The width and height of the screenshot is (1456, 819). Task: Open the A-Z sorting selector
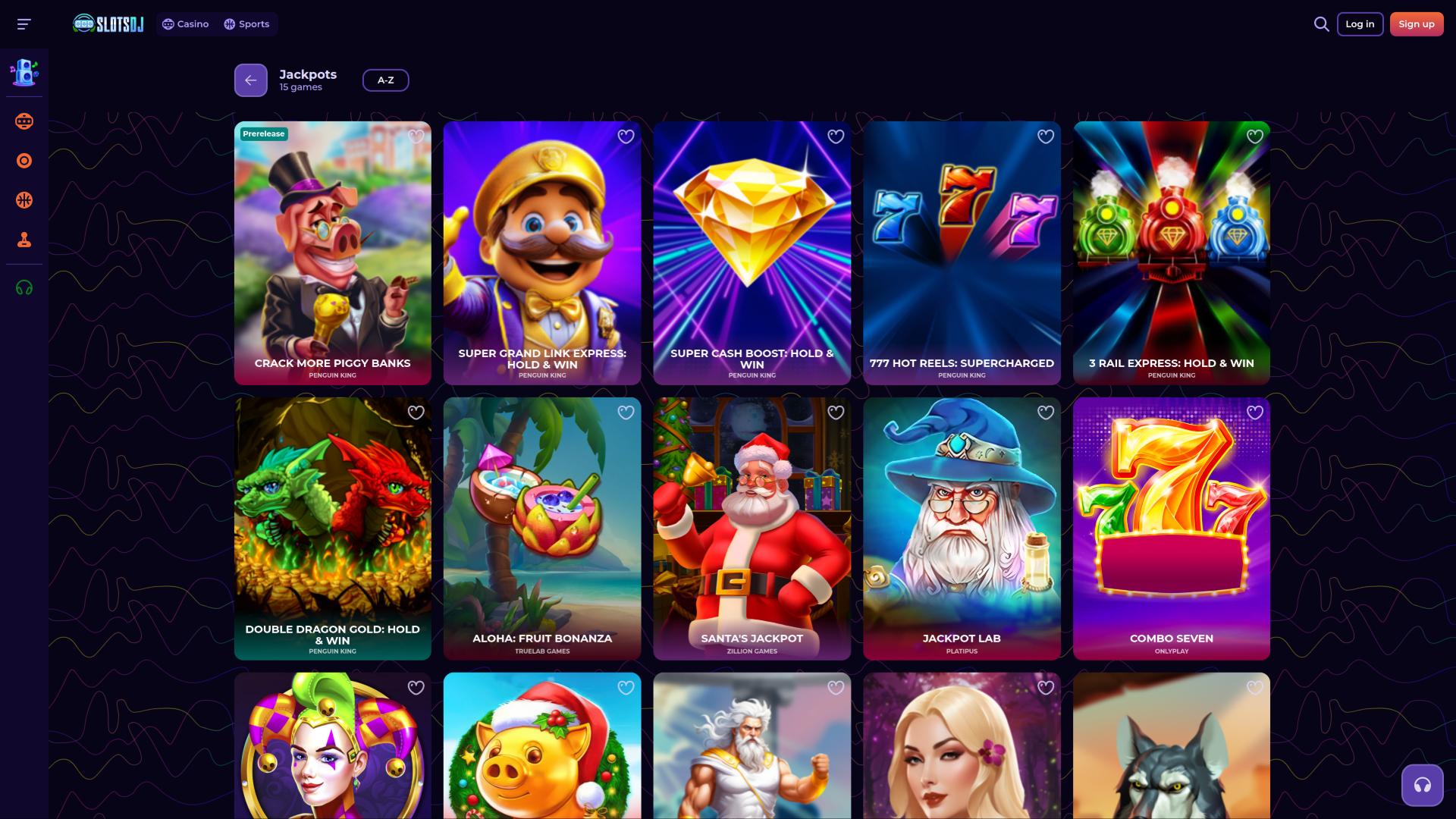coord(386,80)
